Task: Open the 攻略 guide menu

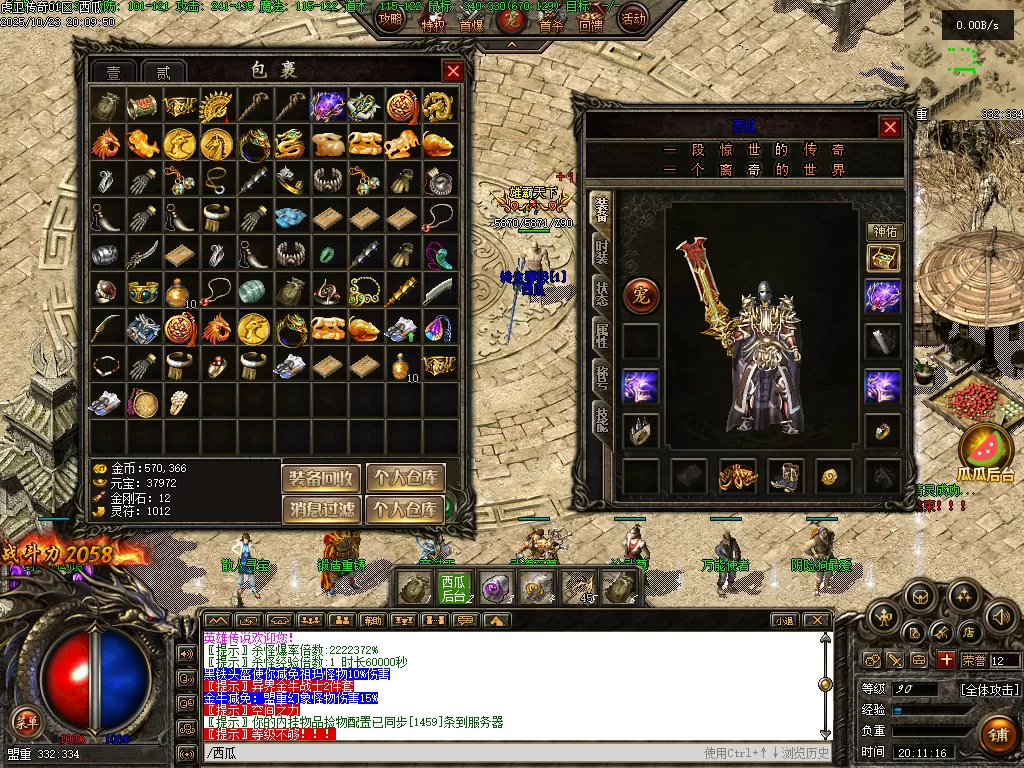Action: pos(392,18)
